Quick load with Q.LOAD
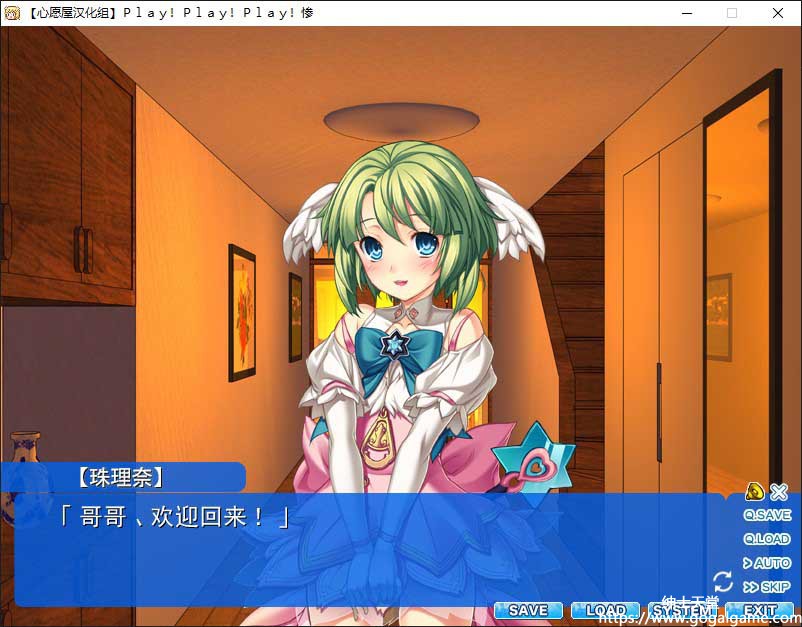802x627 pixels. click(x=767, y=540)
